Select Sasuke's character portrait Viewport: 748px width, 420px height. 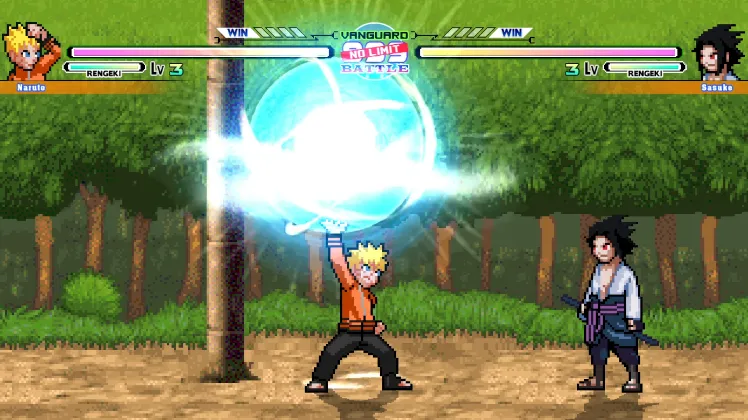(x=716, y=52)
